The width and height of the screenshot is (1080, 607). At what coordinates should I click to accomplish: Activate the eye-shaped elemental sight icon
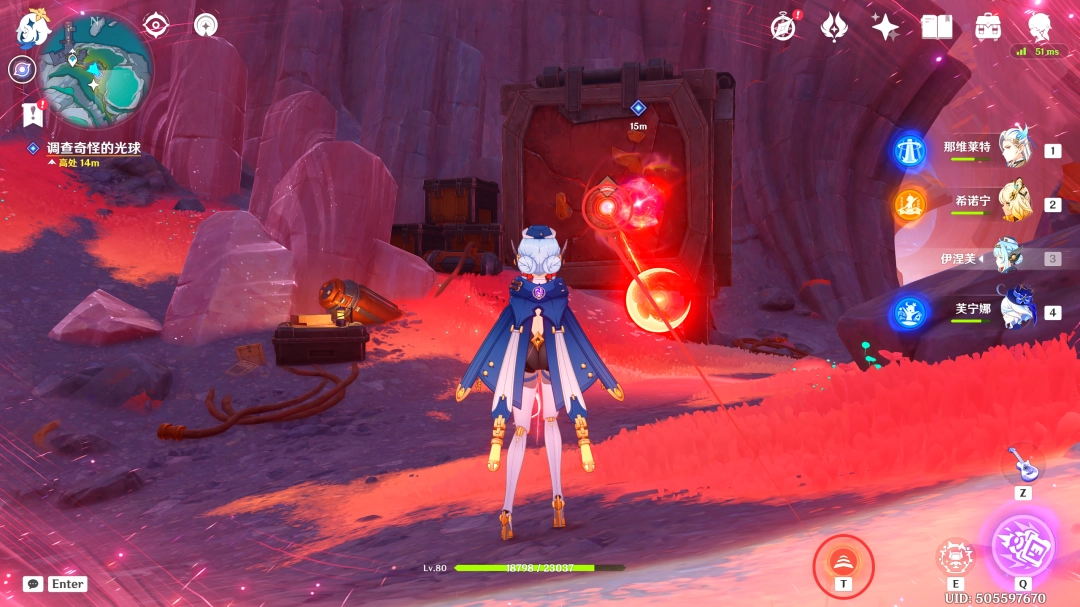tap(156, 25)
